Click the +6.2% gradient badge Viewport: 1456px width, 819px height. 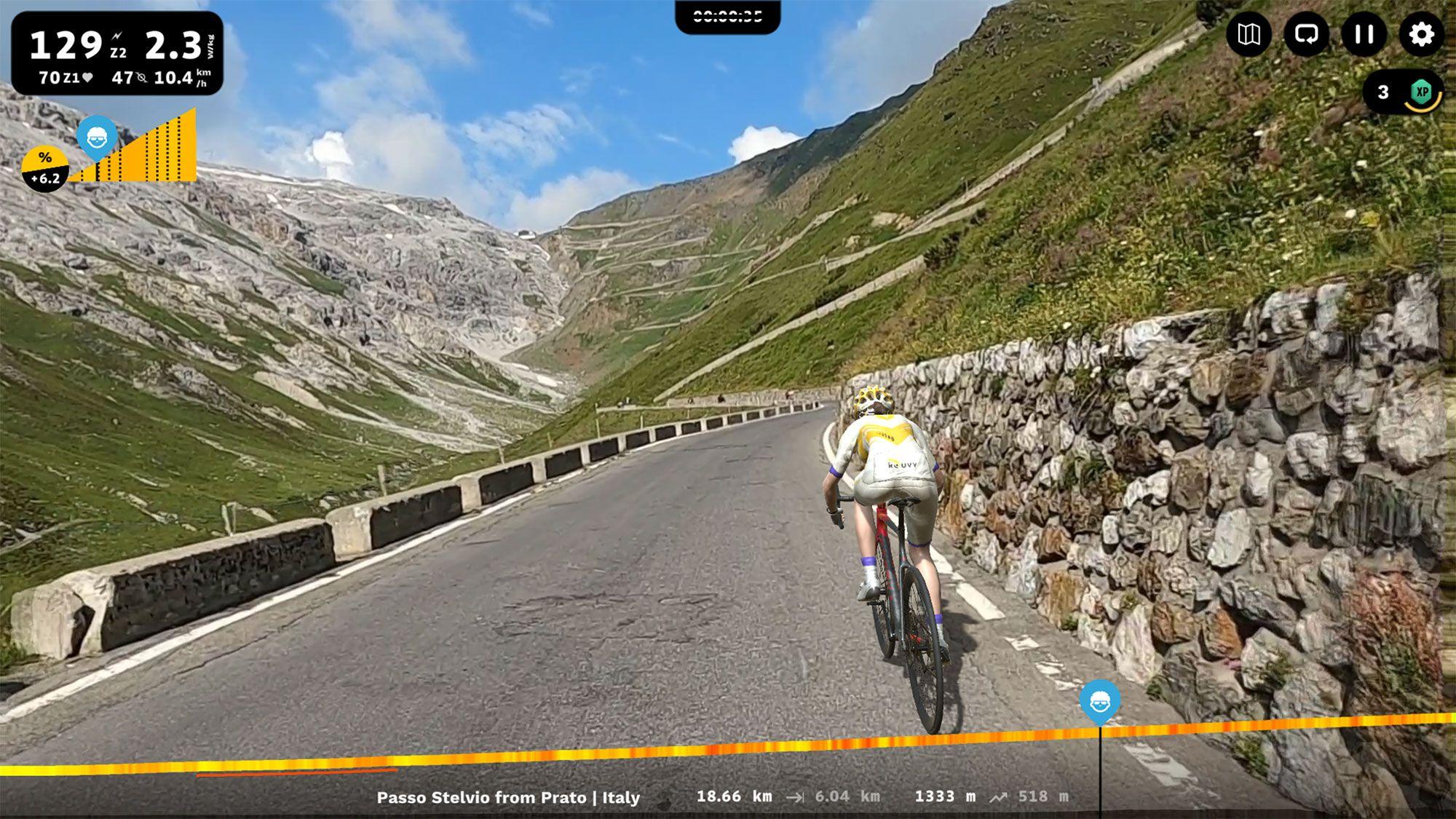45,165
